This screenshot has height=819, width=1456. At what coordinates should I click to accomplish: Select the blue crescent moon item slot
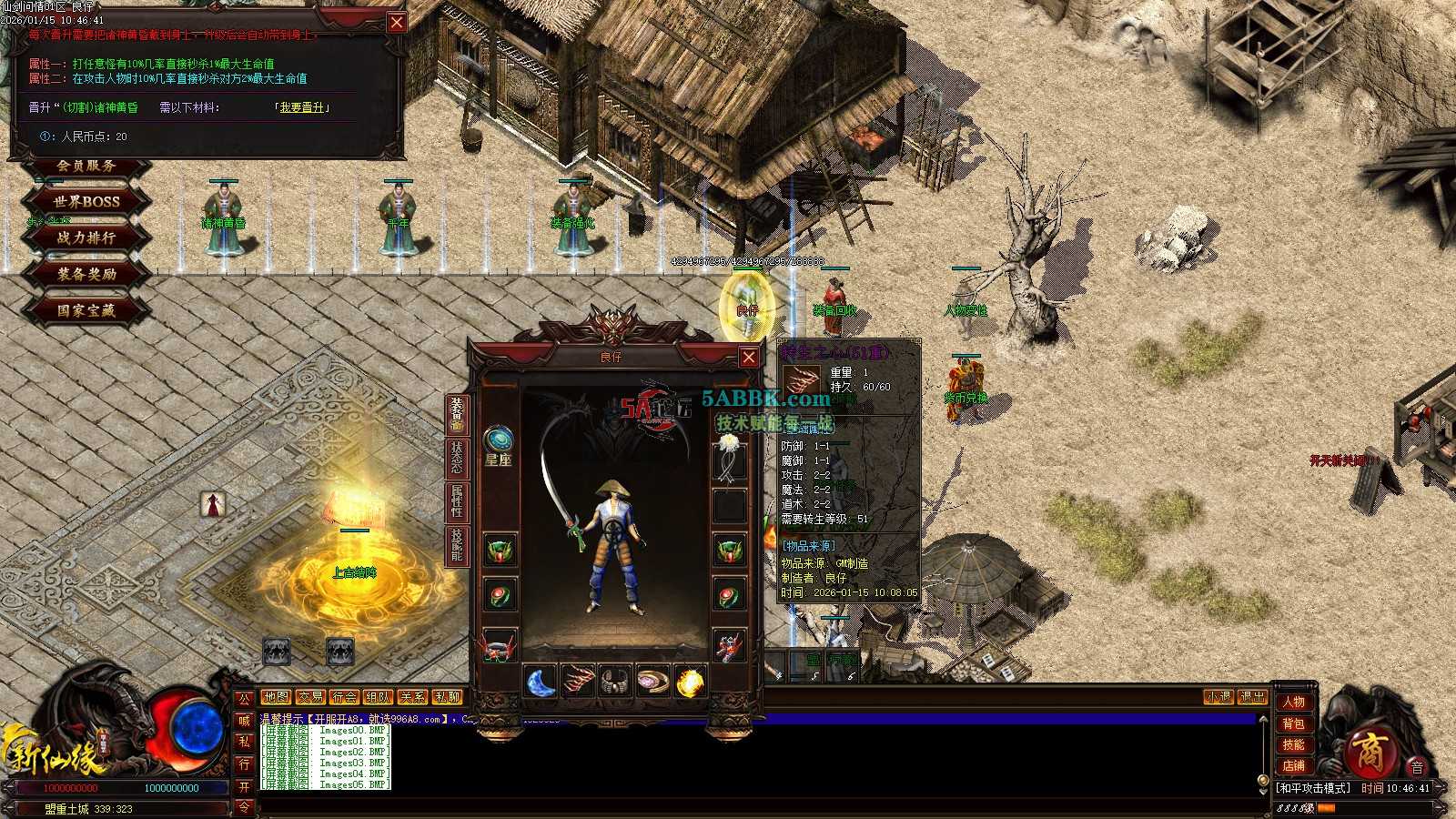(541, 682)
